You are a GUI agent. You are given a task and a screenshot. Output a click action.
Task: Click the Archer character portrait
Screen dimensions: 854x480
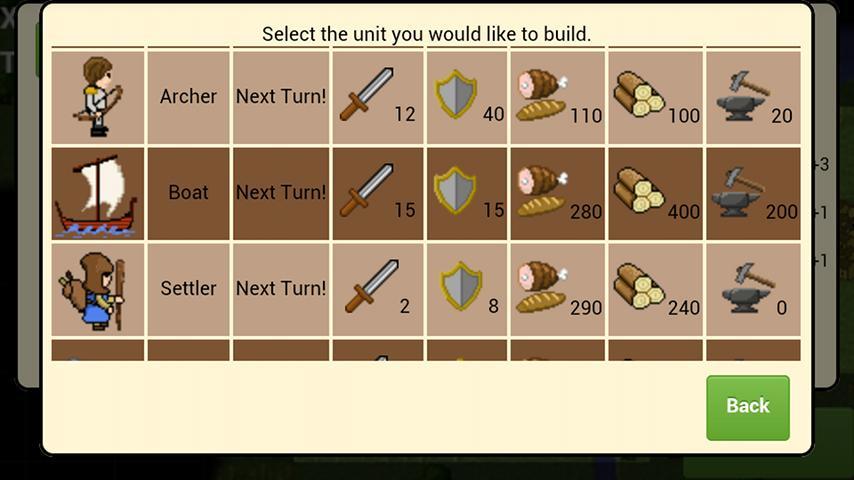tap(98, 97)
